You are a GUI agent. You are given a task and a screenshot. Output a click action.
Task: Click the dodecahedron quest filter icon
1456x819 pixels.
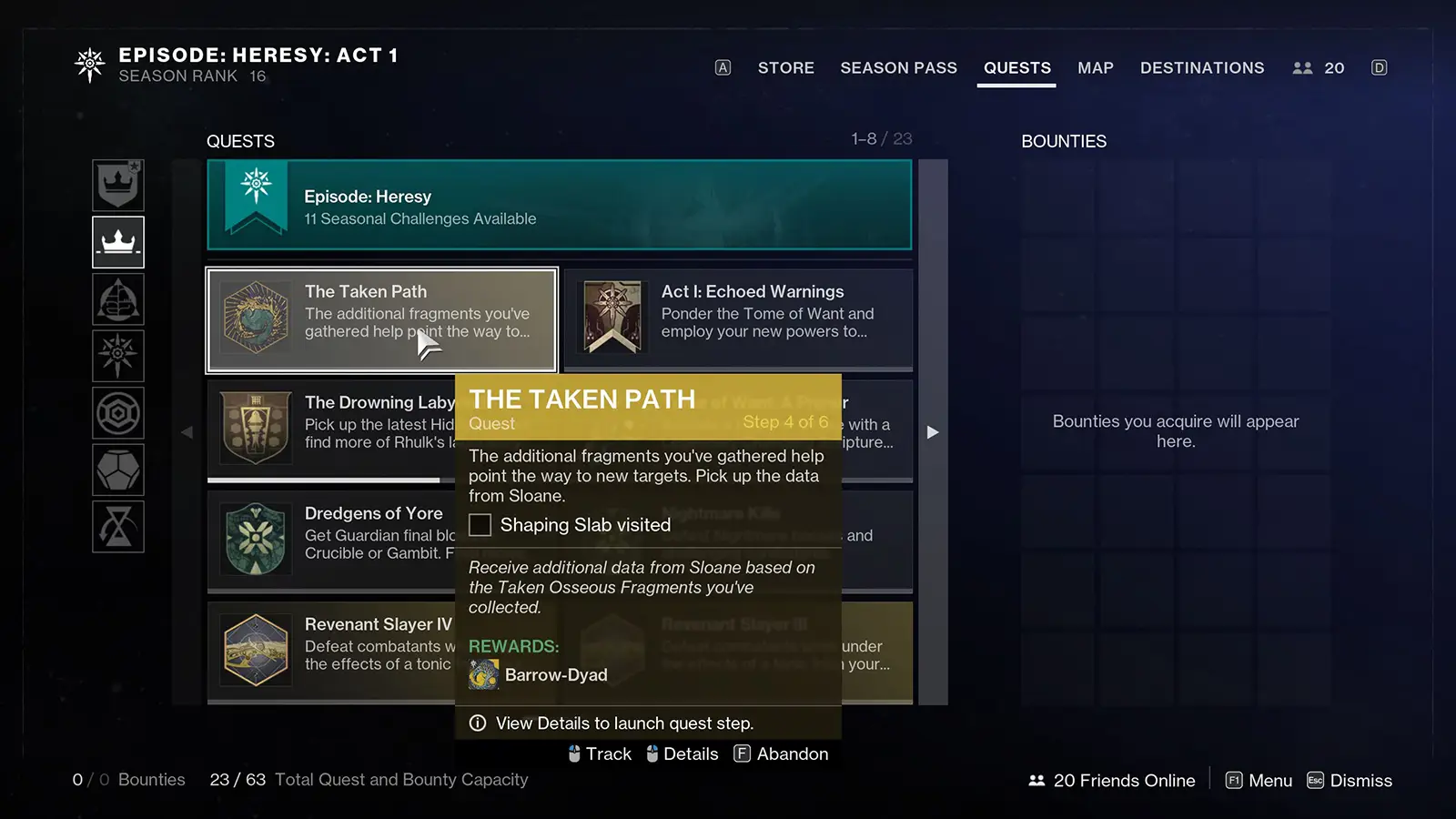(x=118, y=470)
